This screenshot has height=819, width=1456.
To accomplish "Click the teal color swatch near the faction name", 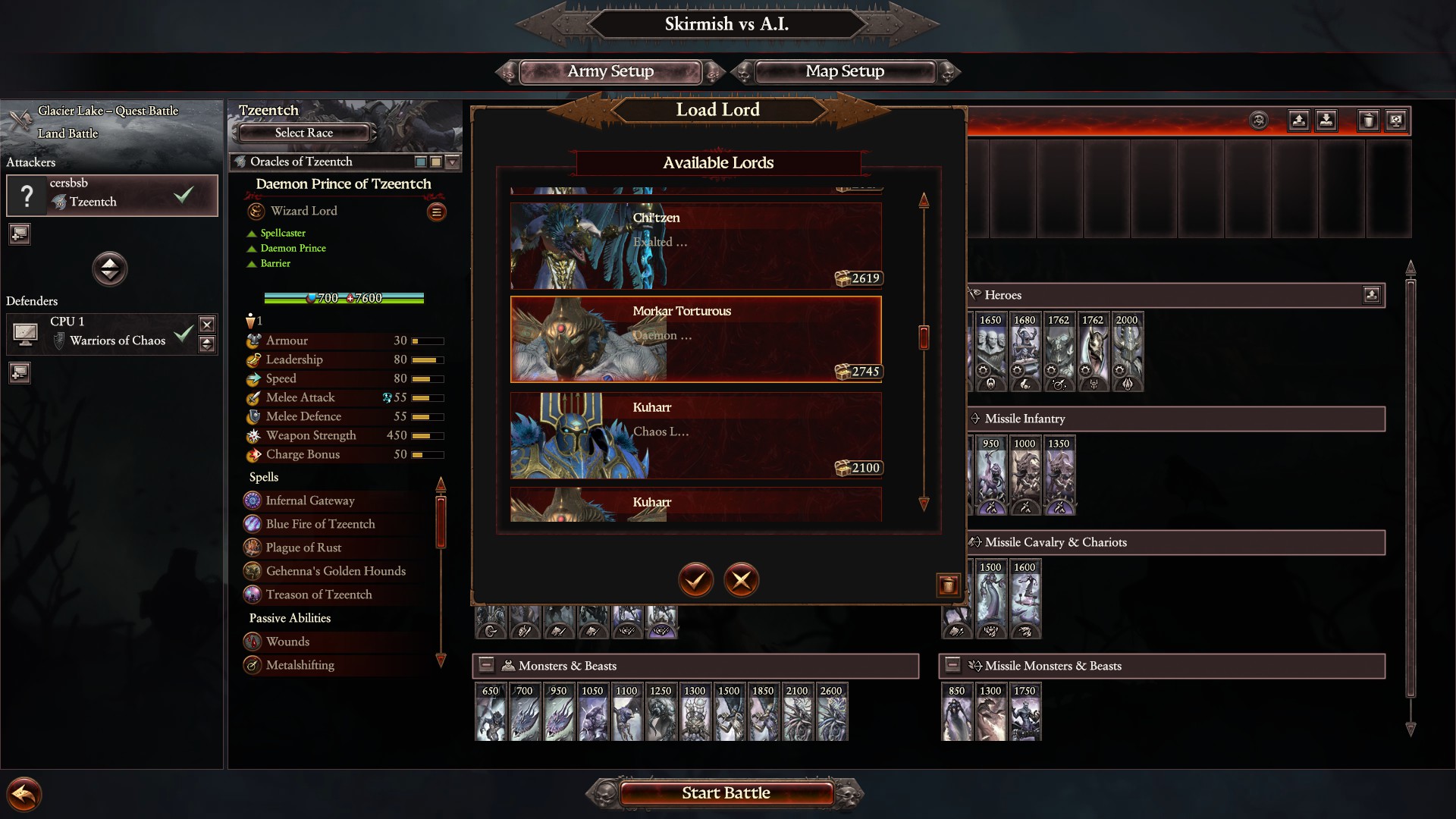I will (421, 162).
